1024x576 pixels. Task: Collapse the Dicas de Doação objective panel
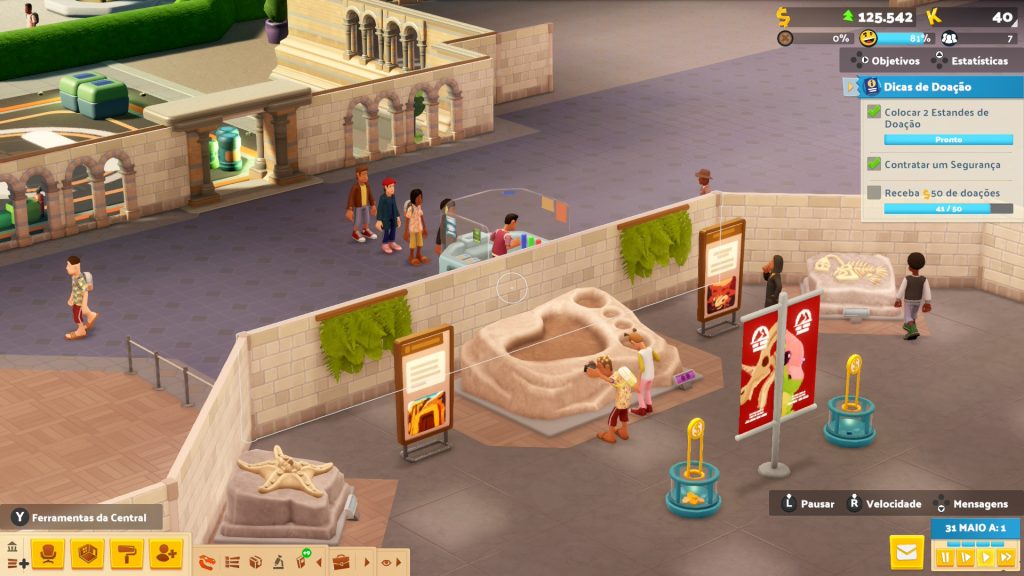point(851,87)
